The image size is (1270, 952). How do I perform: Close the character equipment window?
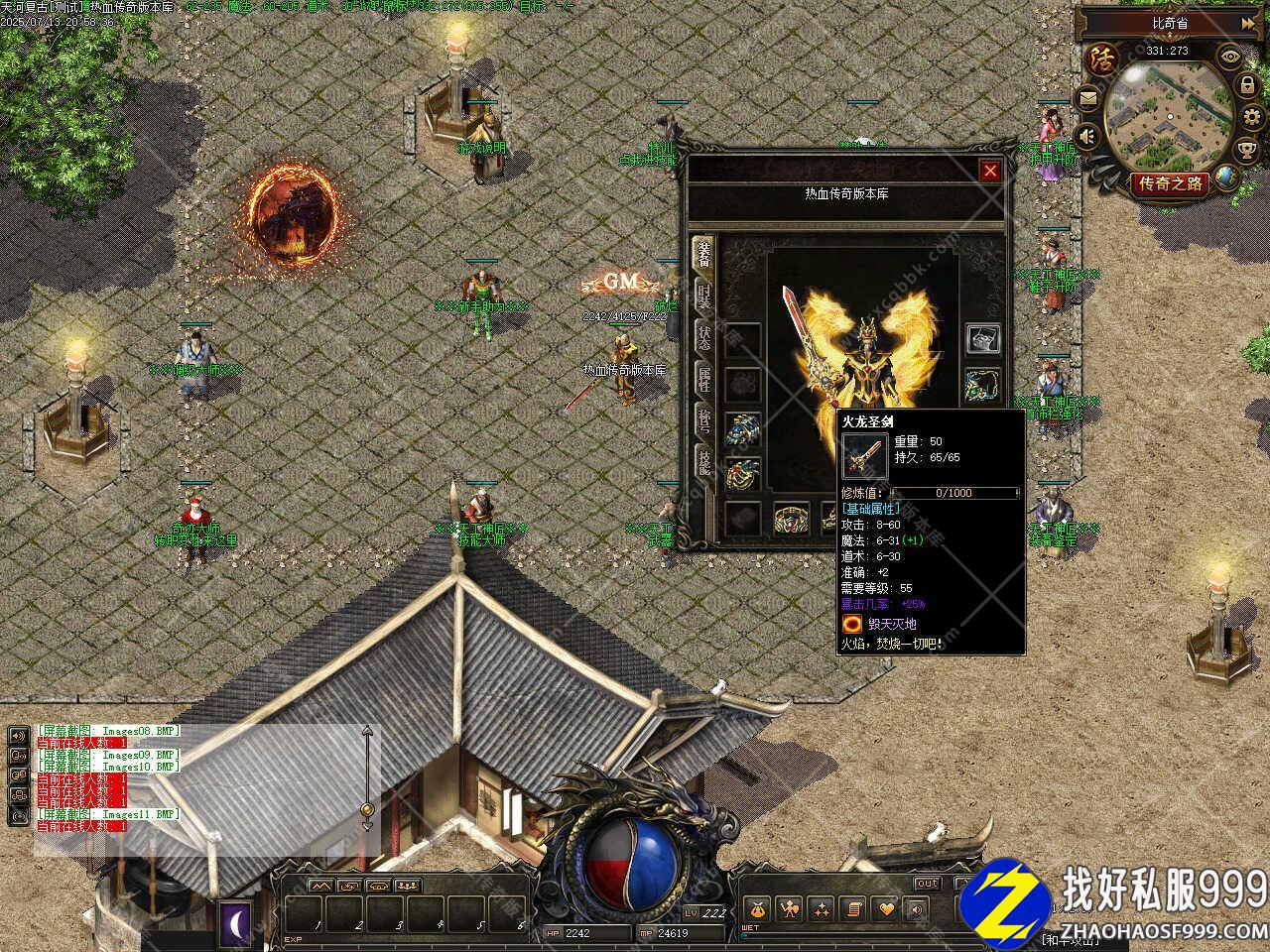[x=989, y=171]
